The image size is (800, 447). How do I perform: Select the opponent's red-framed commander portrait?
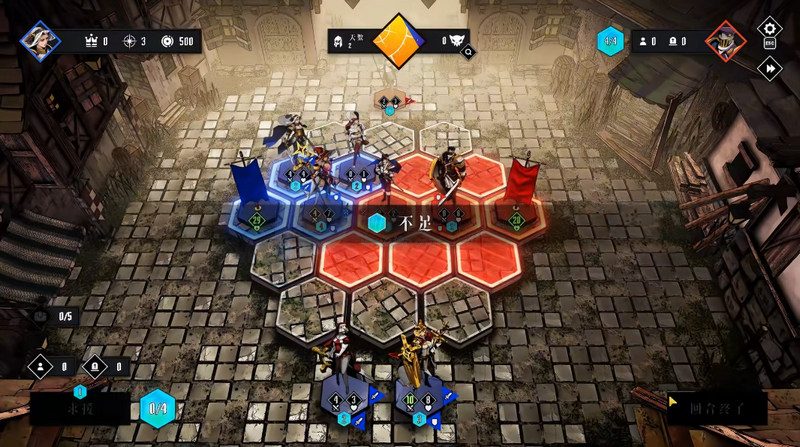[725, 41]
